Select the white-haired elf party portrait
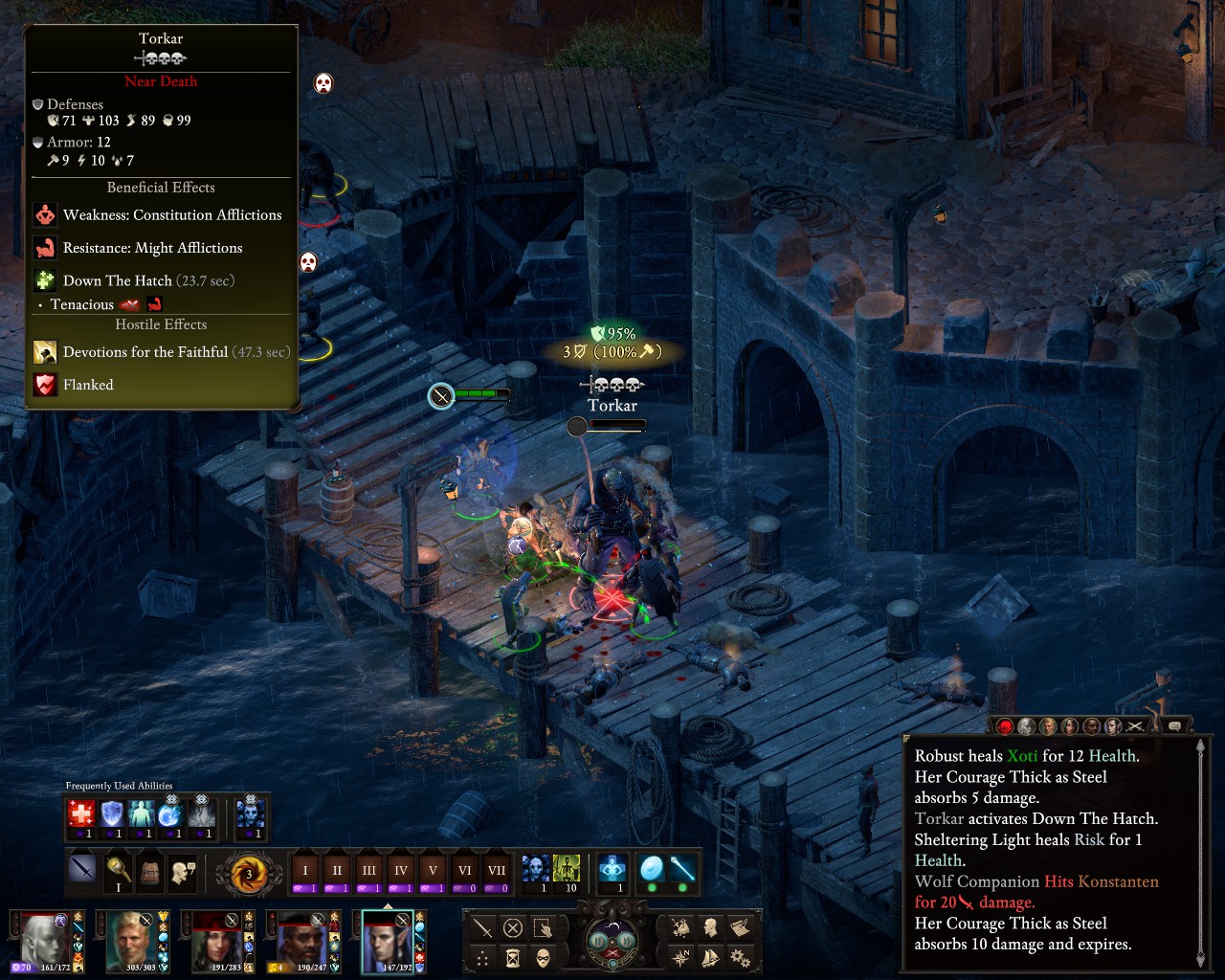The image size is (1225, 980). coord(44,941)
